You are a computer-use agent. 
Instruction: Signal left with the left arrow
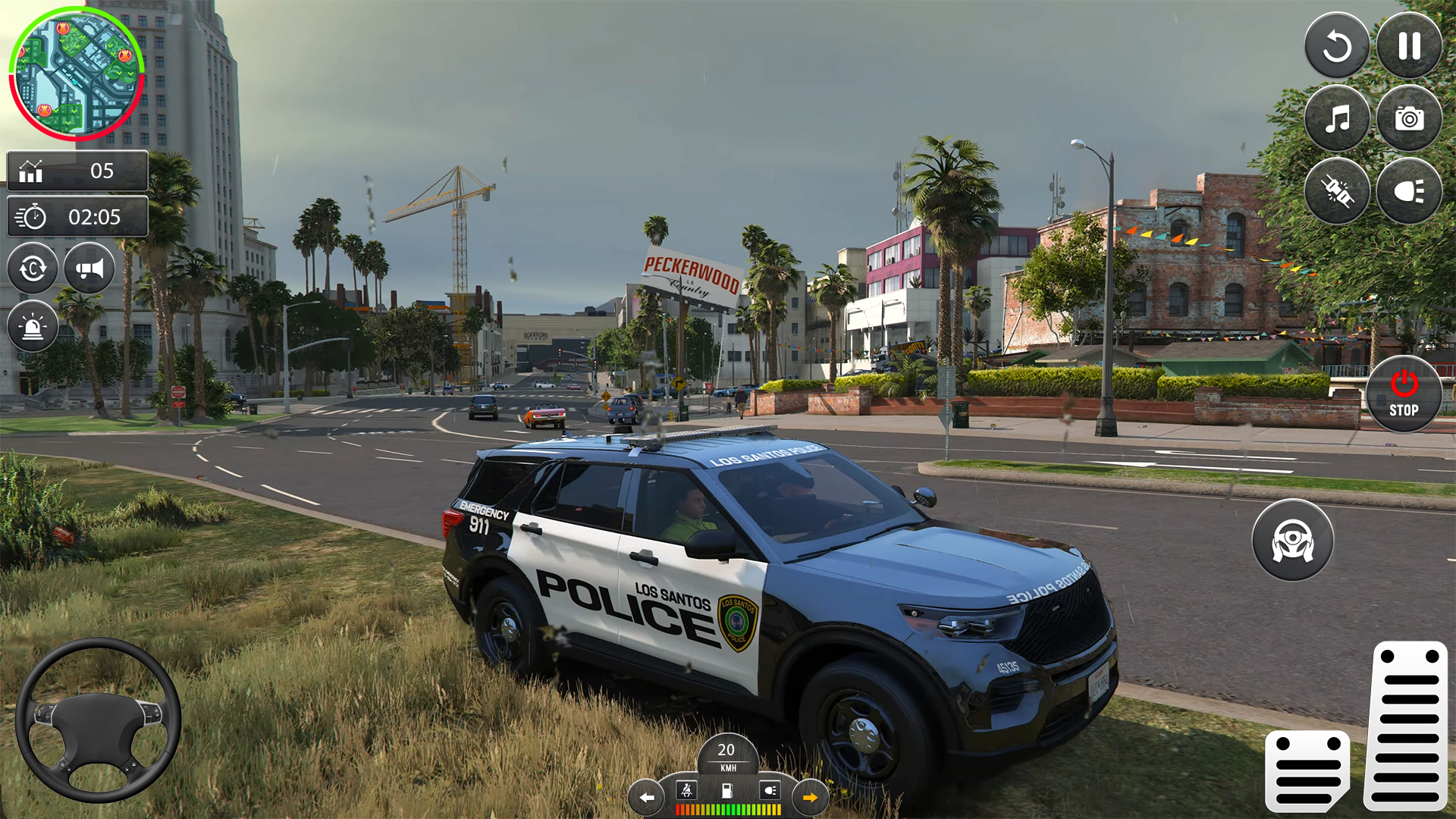pos(645,797)
